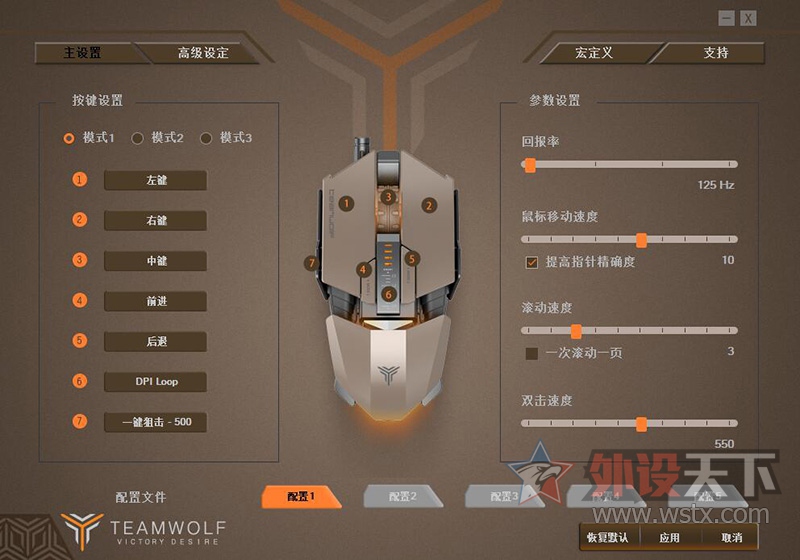
Task: Click the 应用 apply button
Action: (669, 538)
